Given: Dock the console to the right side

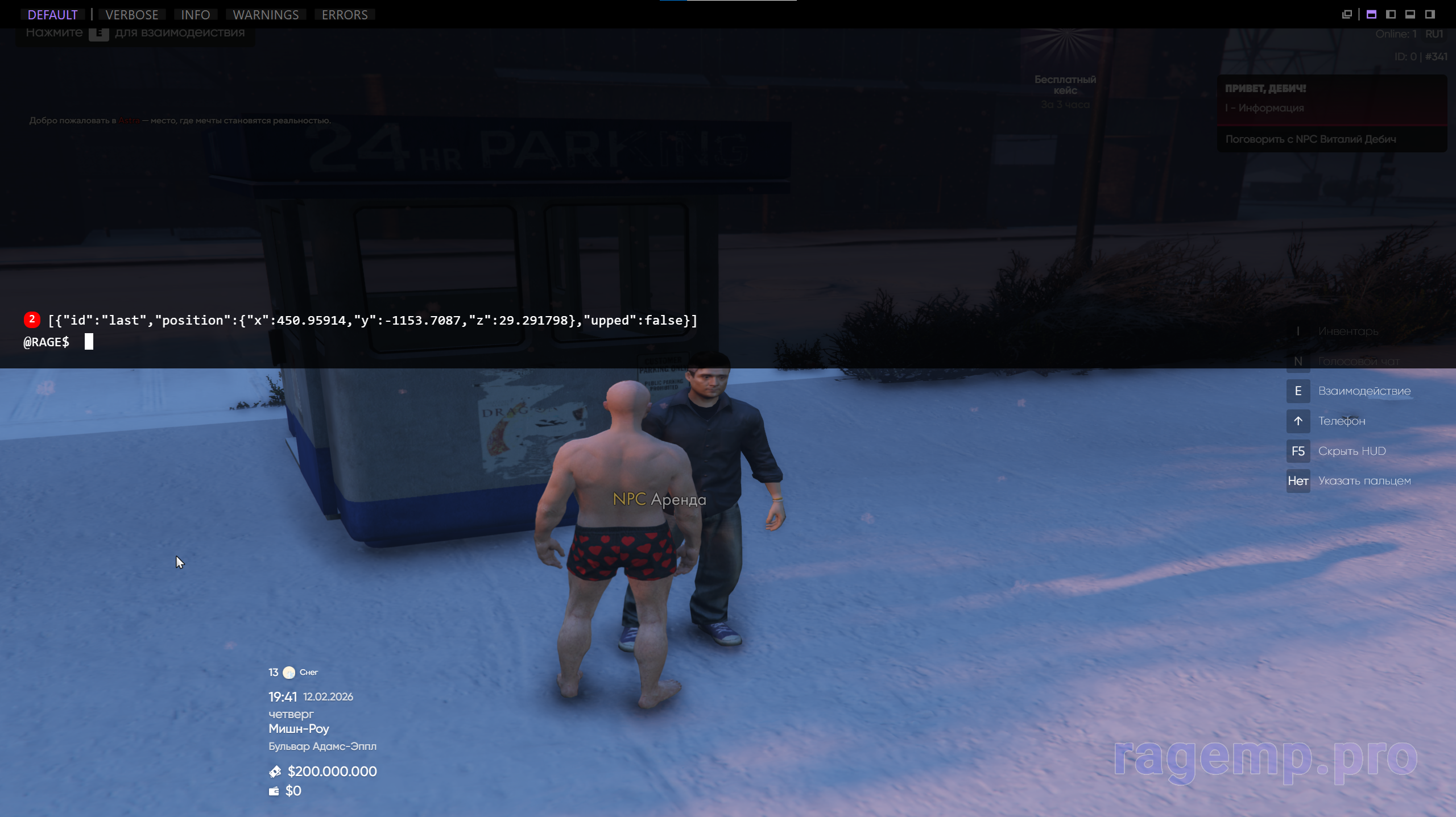Looking at the screenshot, I should point(1430,15).
